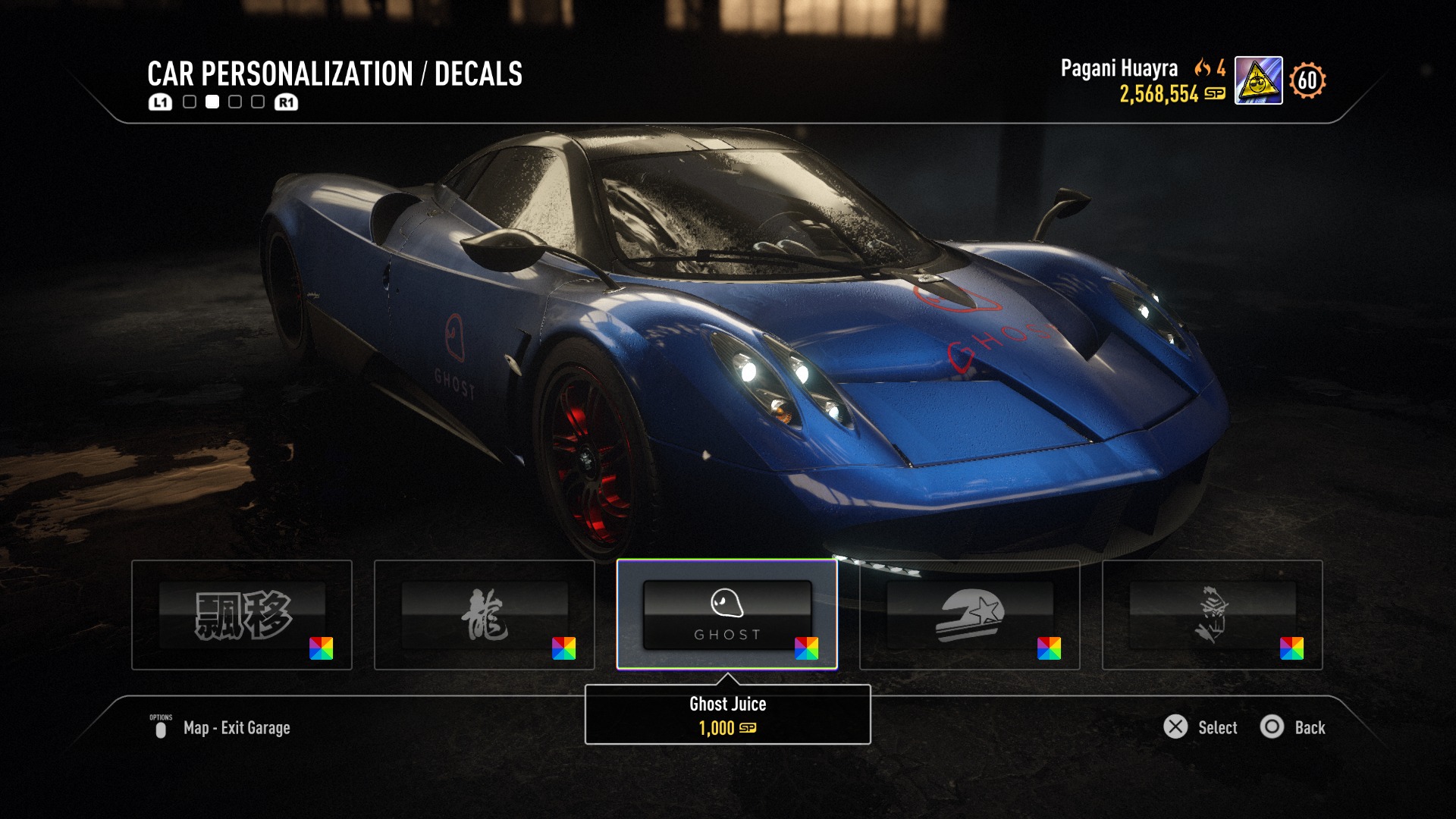
Task: Click the Map - Exit Garage option
Action: [236, 728]
